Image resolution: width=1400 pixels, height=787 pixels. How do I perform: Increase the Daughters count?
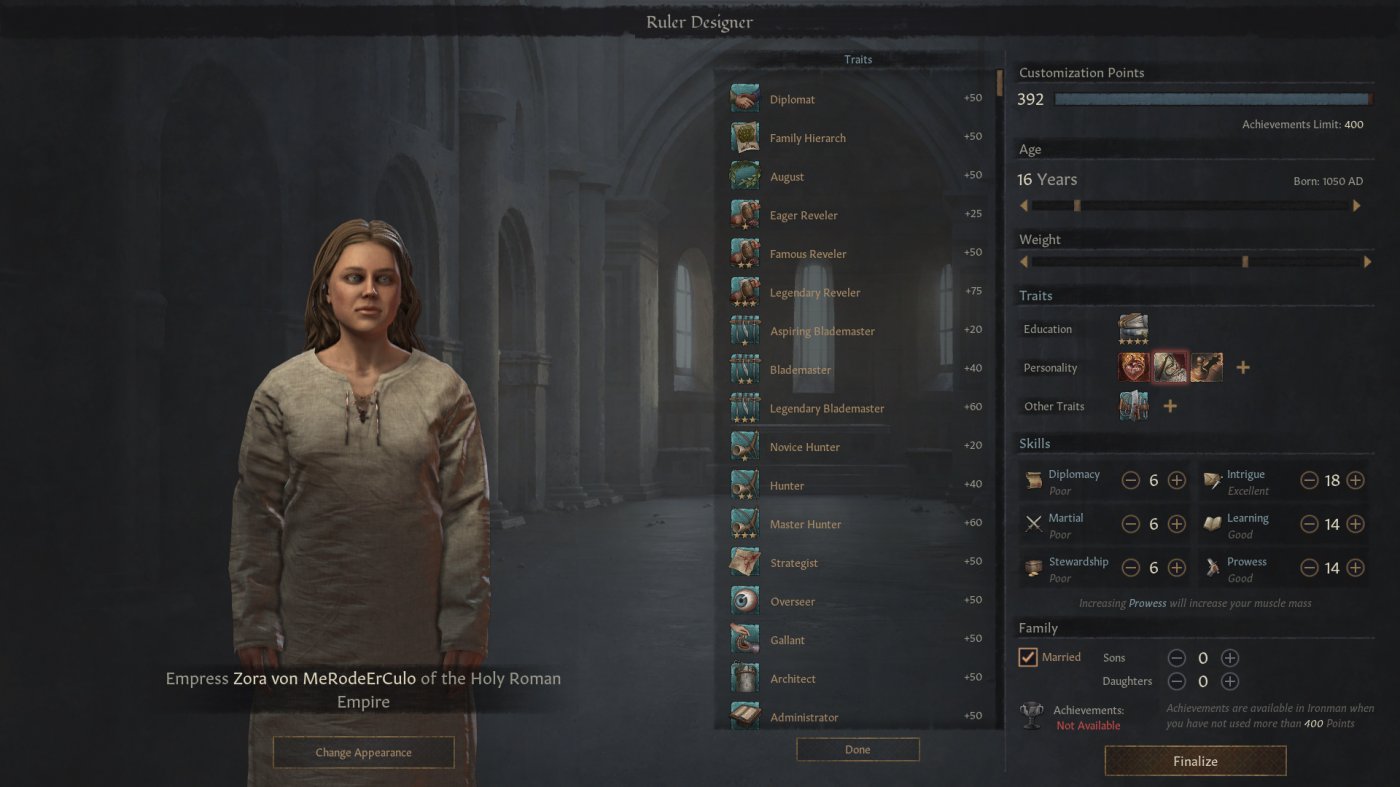pos(1229,681)
